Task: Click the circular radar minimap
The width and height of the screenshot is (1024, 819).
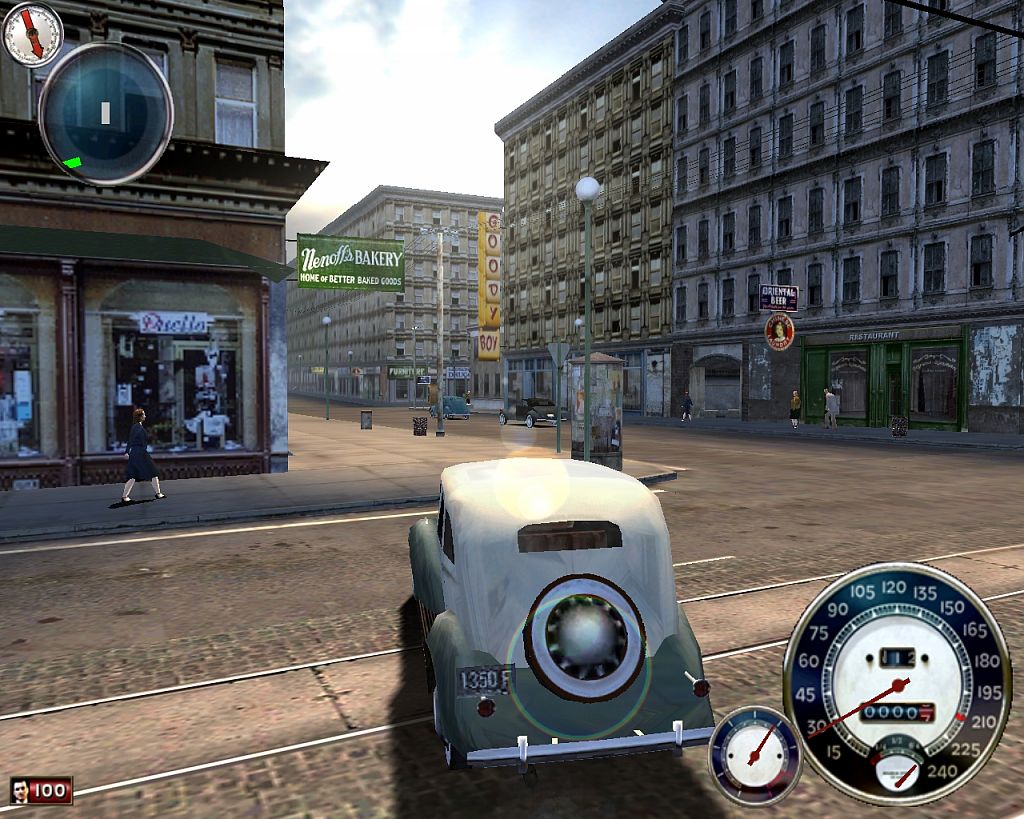Action: [105, 113]
